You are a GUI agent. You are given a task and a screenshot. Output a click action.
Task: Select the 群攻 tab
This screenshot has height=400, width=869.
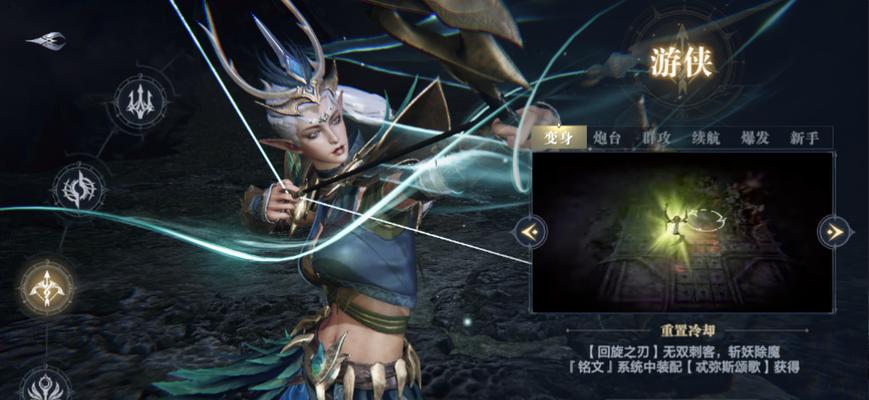click(656, 138)
